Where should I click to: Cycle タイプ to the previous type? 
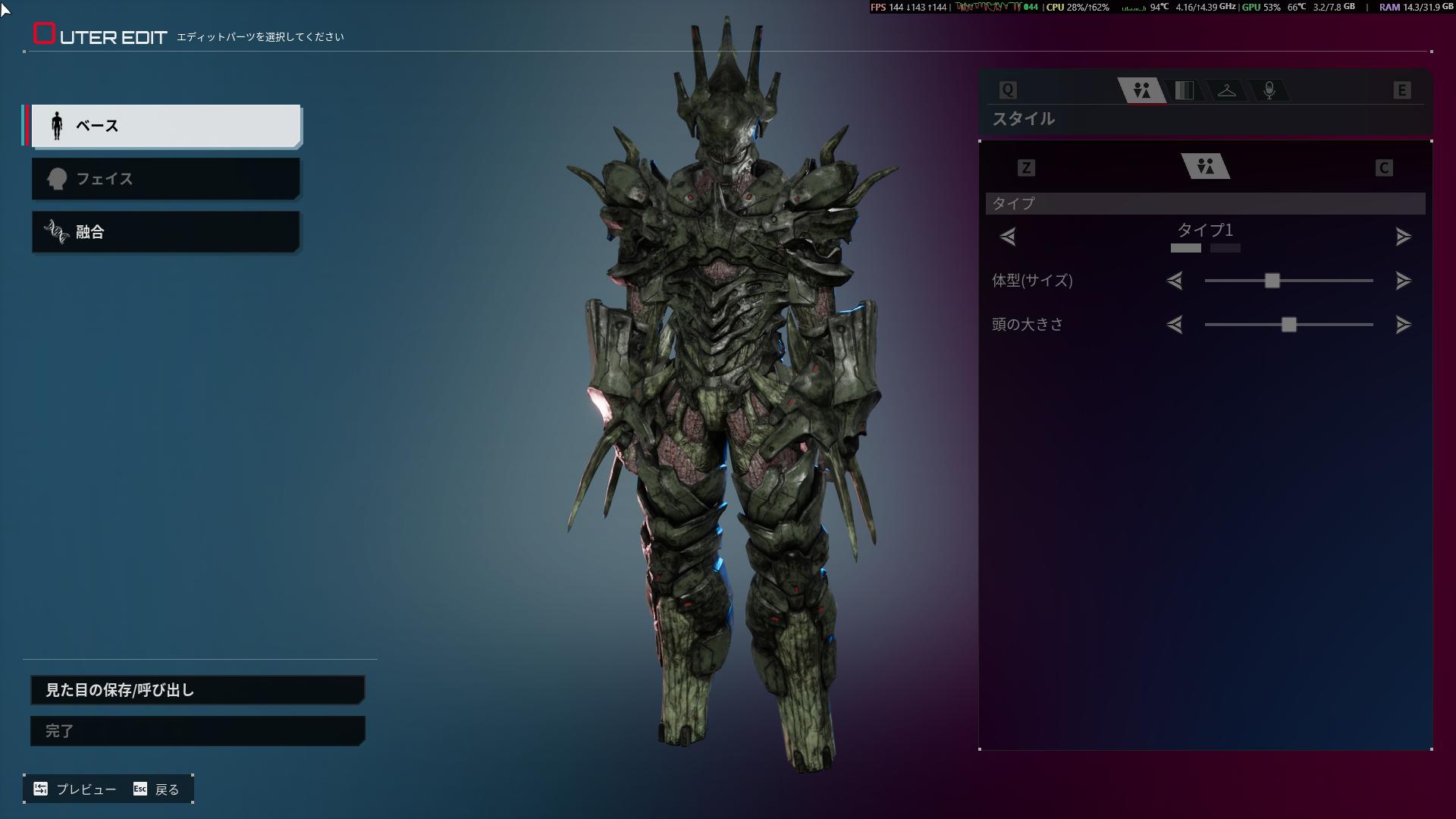[1008, 237]
